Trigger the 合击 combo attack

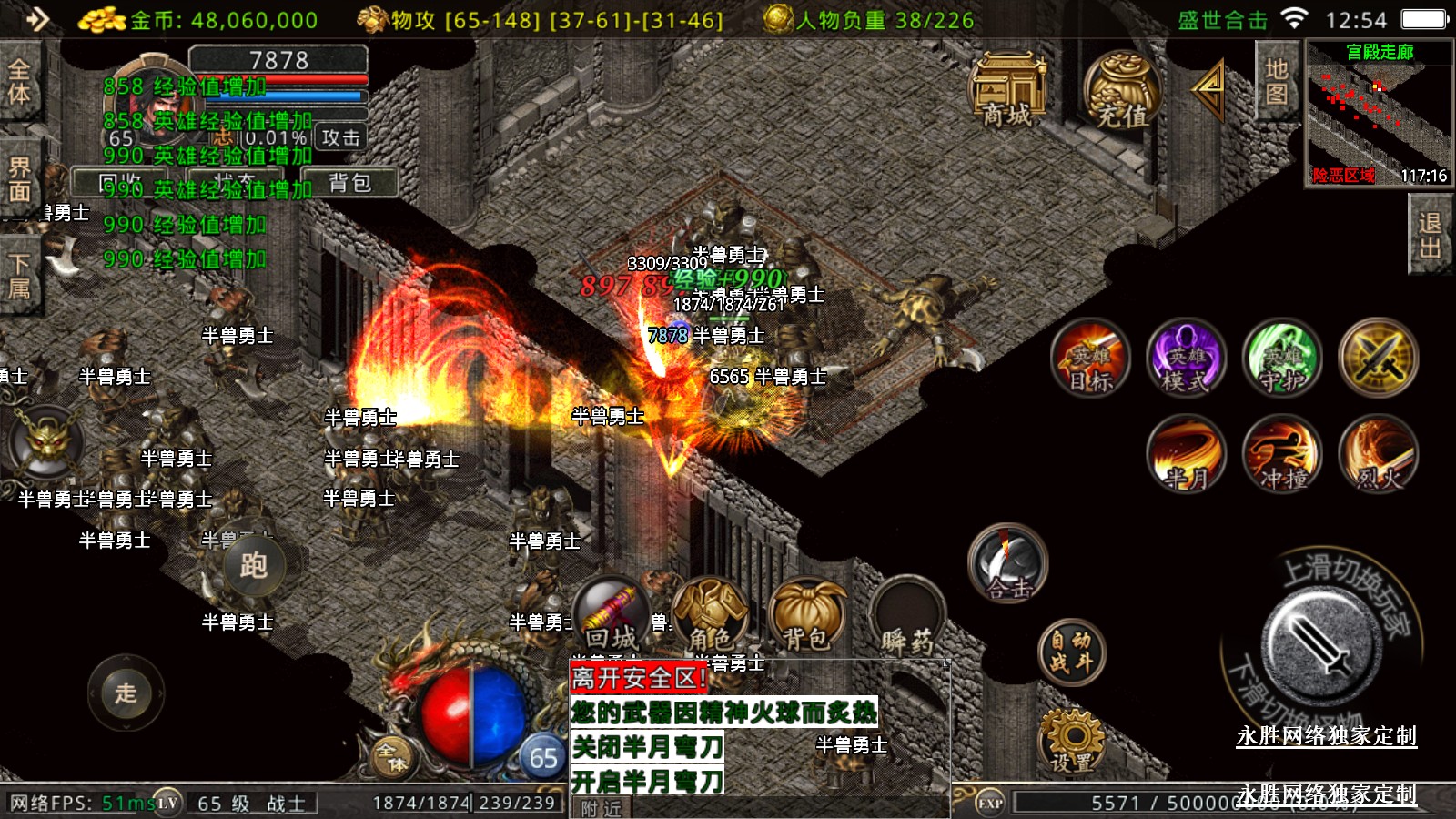[x=1007, y=564]
